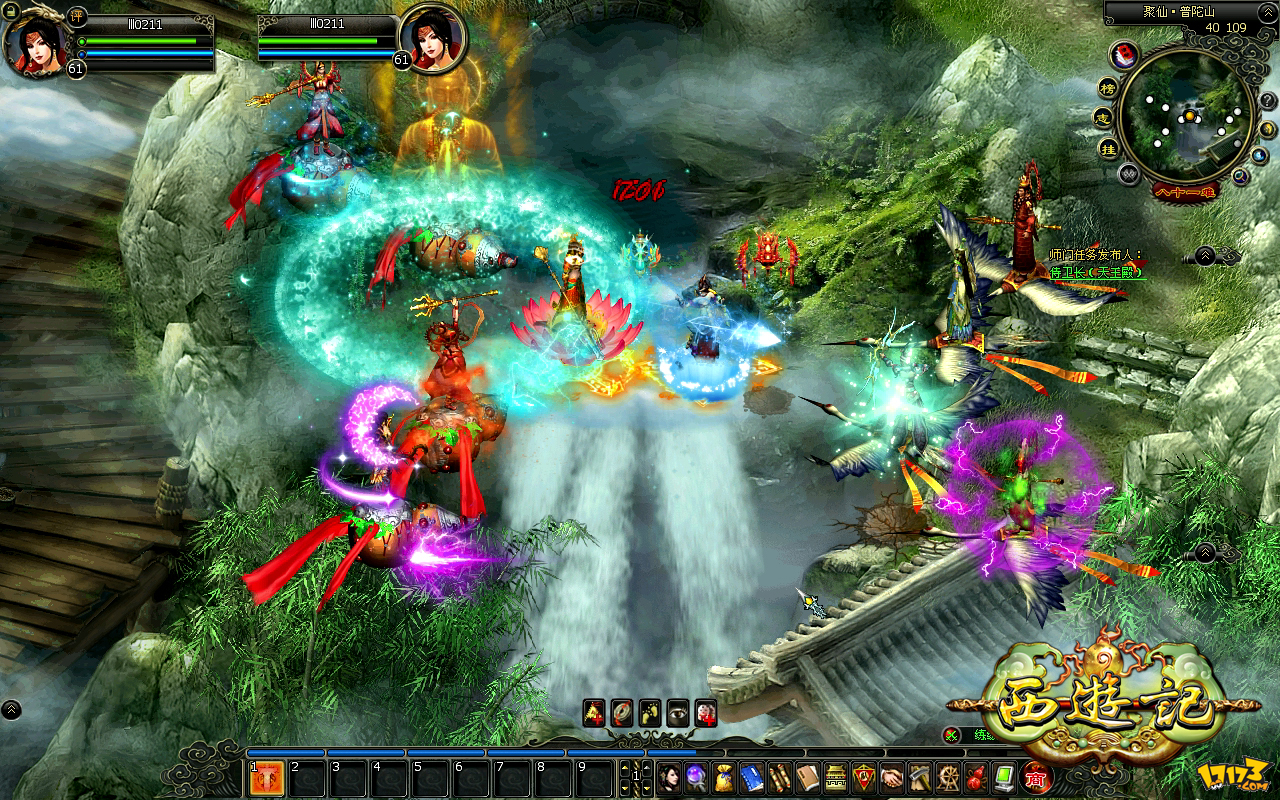Viewport: 1280px width, 800px height.
Task: Open the 榜 ranking button beside minimap
Action: coord(1109,87)
